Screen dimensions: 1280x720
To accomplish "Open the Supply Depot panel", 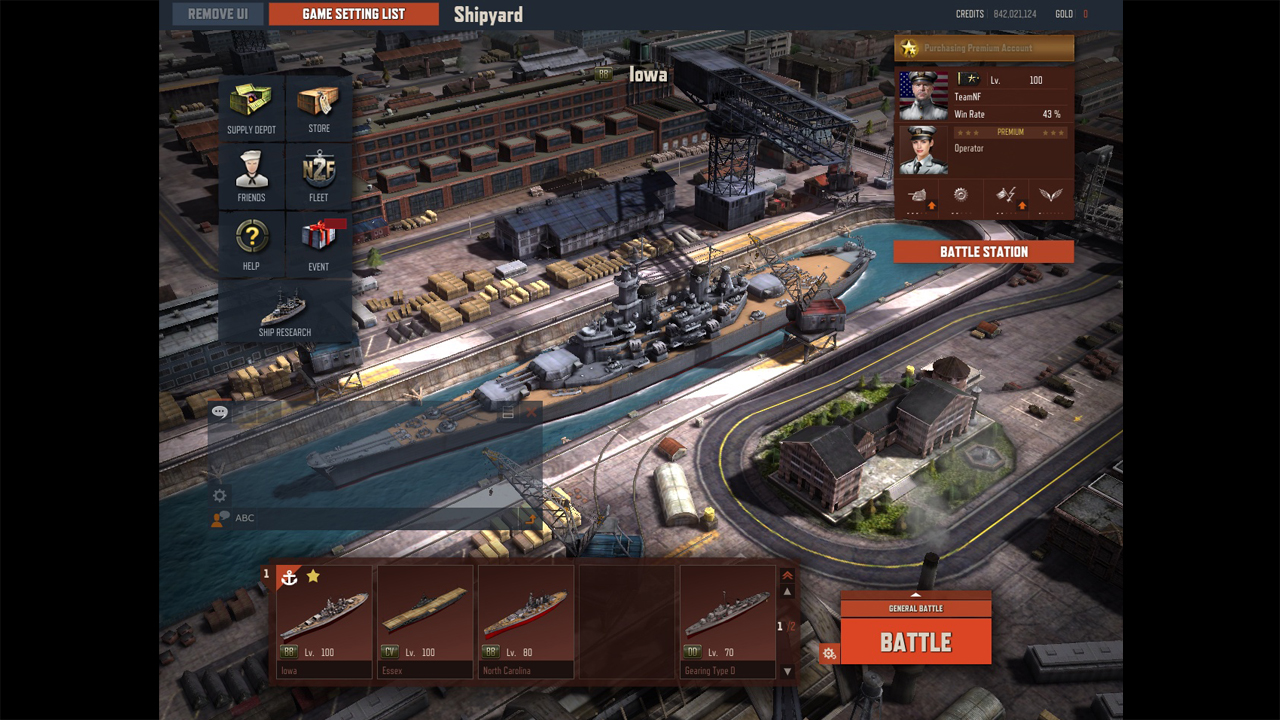I will [x=250, y=107].
